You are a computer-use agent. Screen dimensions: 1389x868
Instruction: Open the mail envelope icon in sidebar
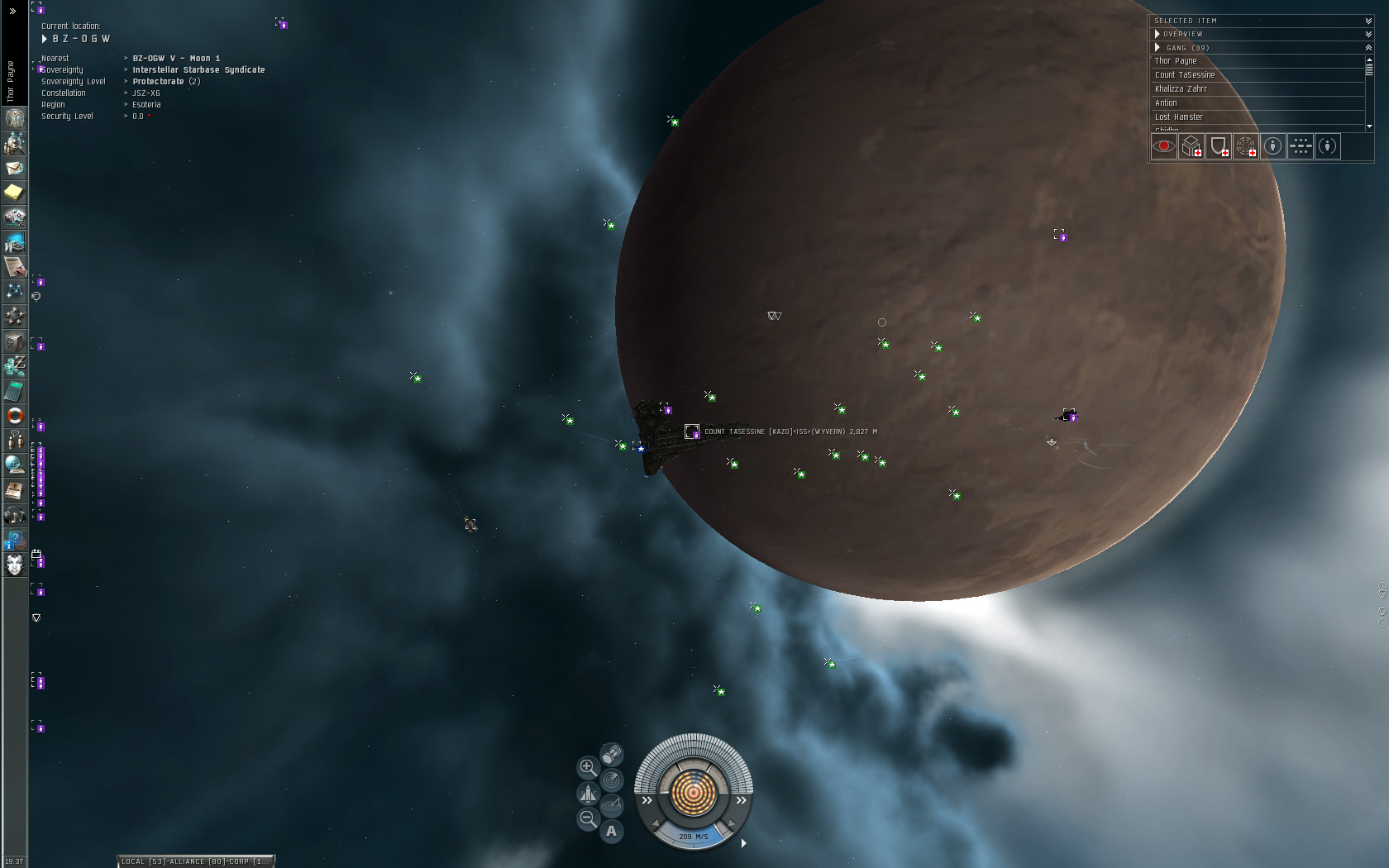point(14,168)
